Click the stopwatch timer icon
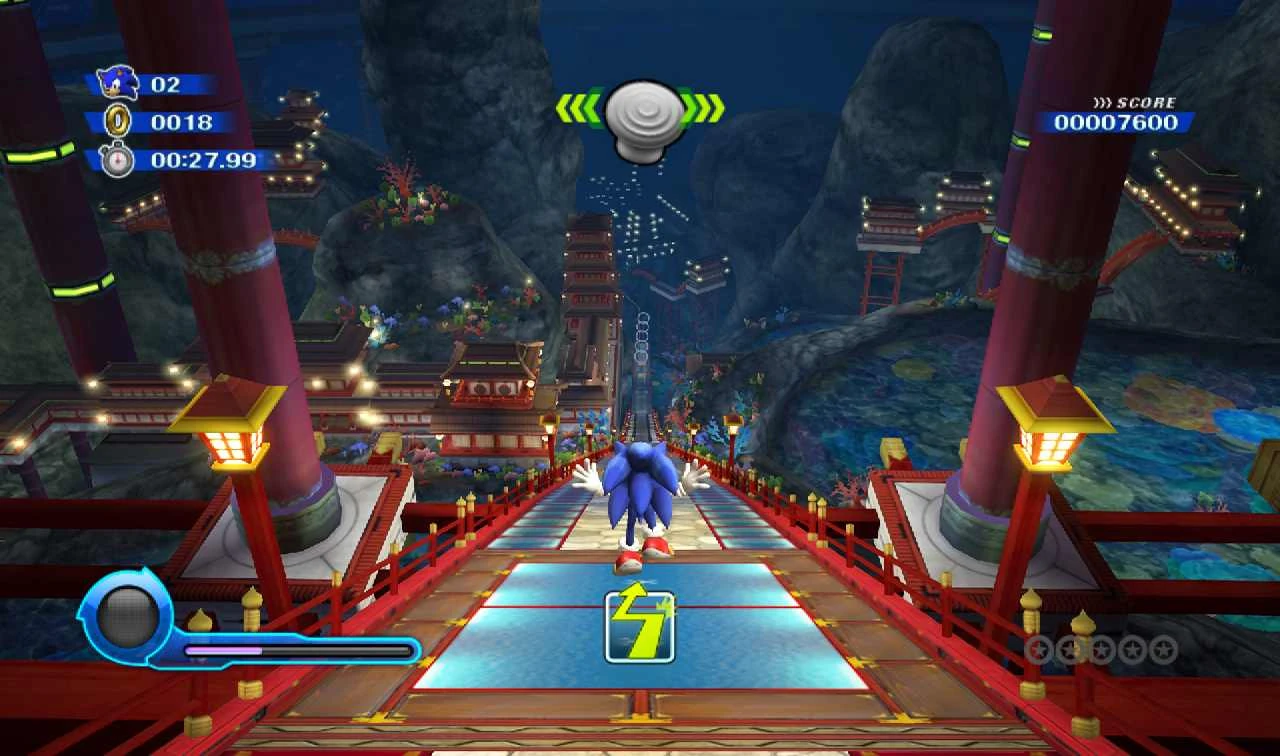Screen dimensions: 1280x756 [x=119, y=158]
